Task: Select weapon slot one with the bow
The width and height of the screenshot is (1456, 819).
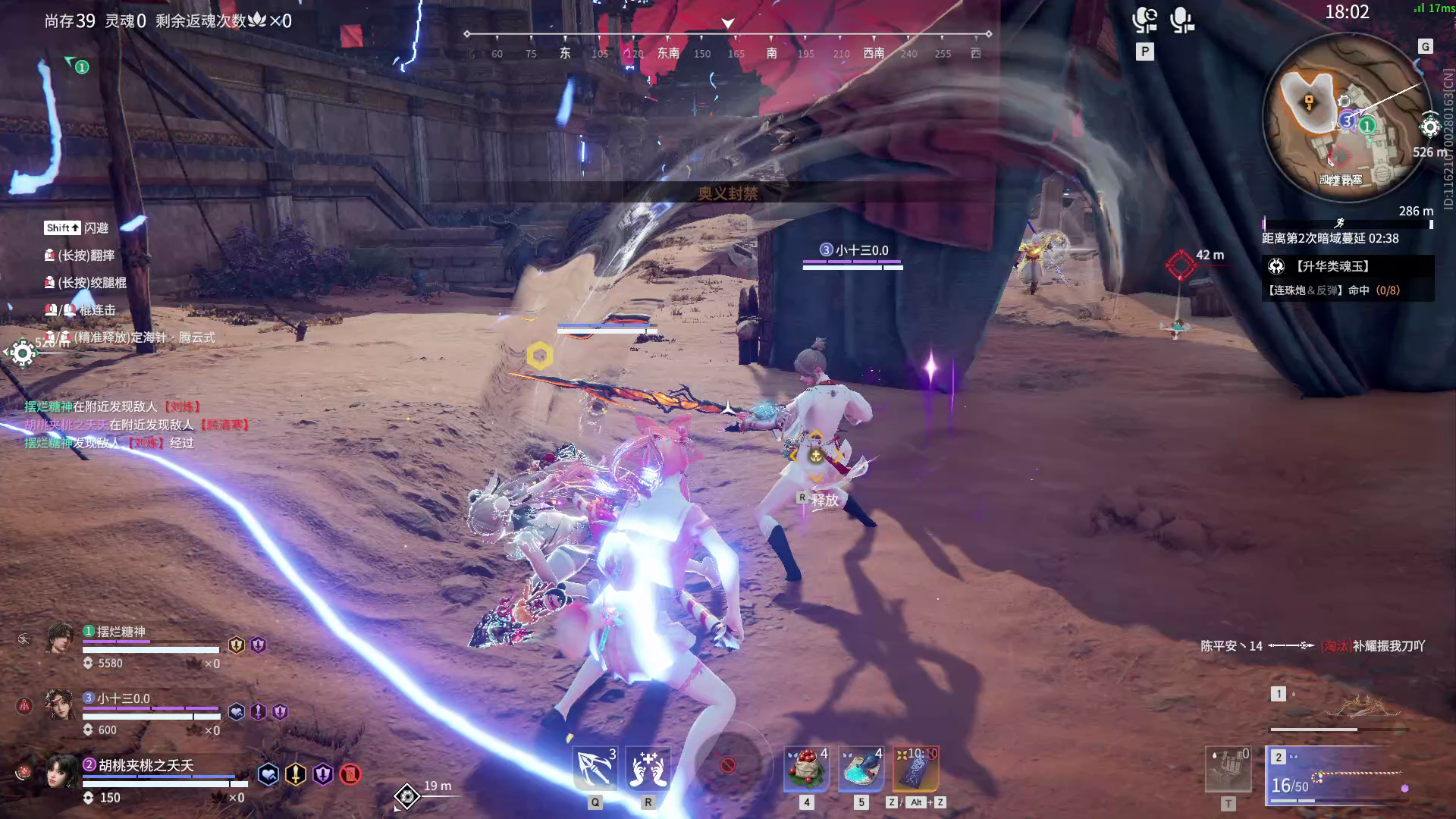Action: [x=1339, y=710]
